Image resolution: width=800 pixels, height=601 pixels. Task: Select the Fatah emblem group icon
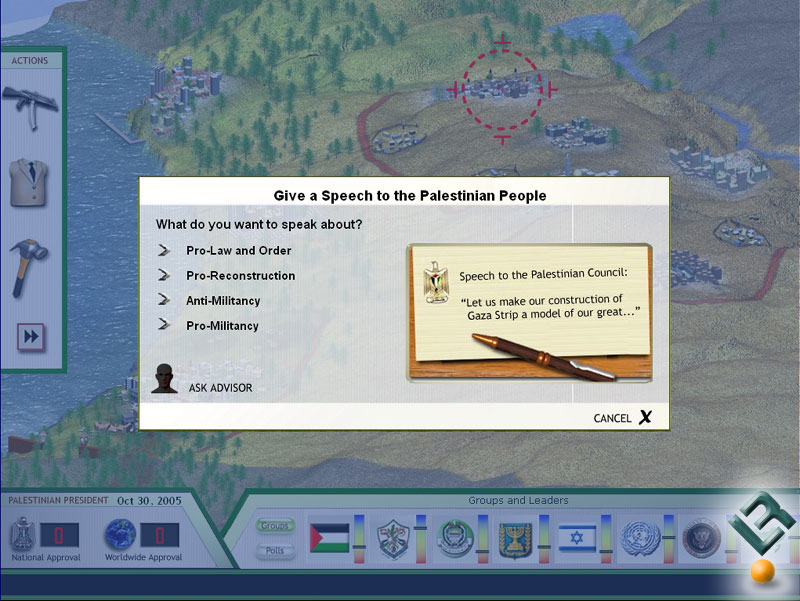click(x=392, y=539)
